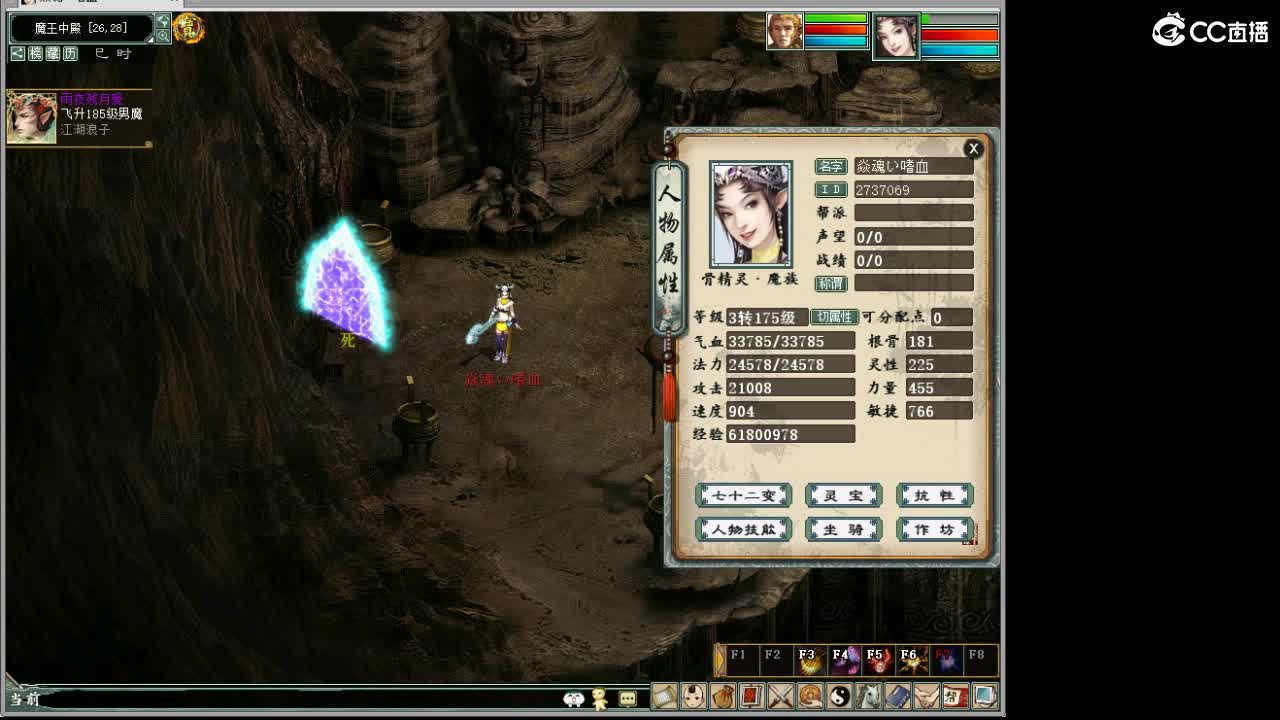Open the 帮 guild flag icon
This screenshot has height=720, width=1280.
[x=956, y=696]
